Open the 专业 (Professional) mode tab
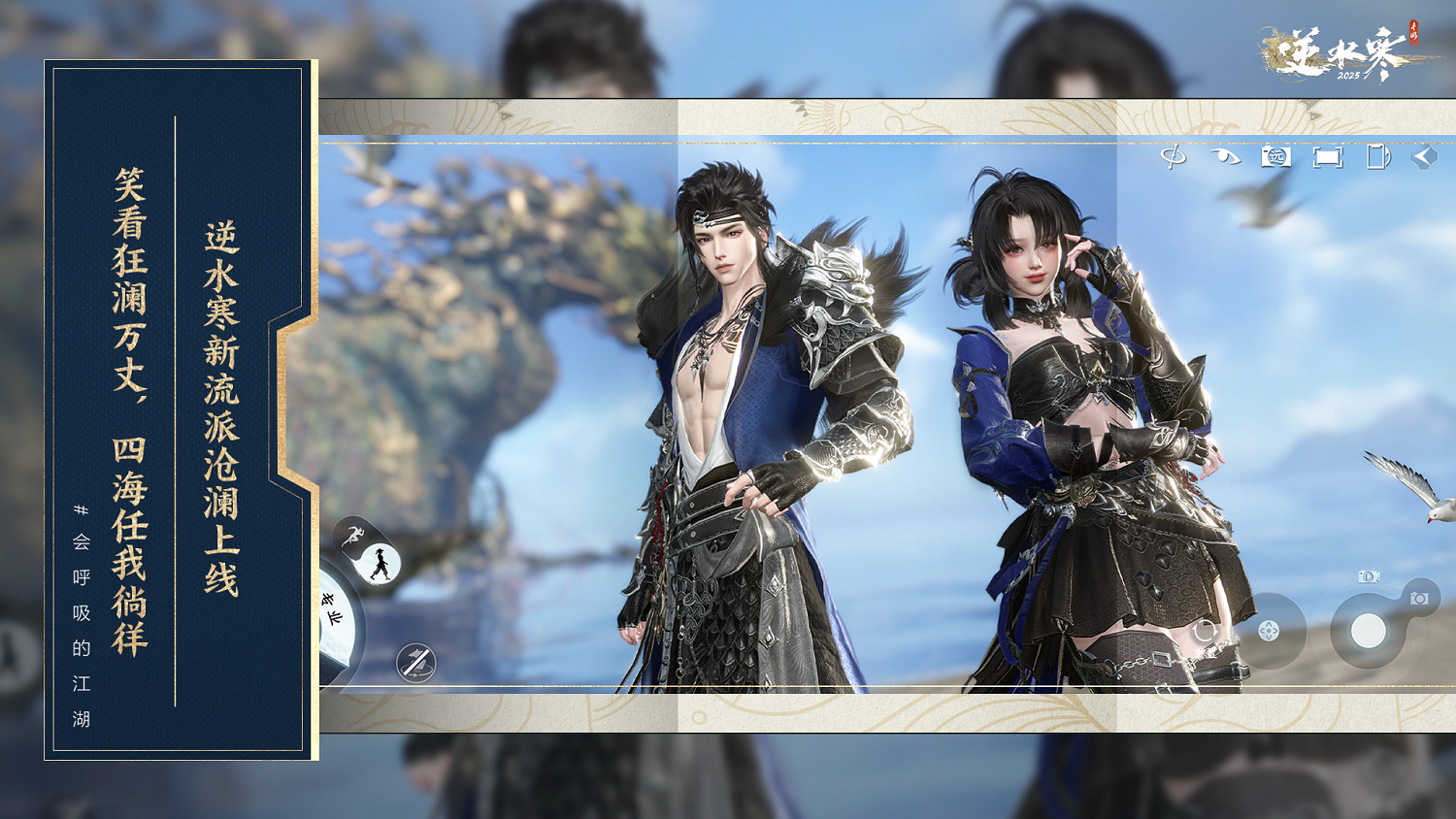 point(331,608)
